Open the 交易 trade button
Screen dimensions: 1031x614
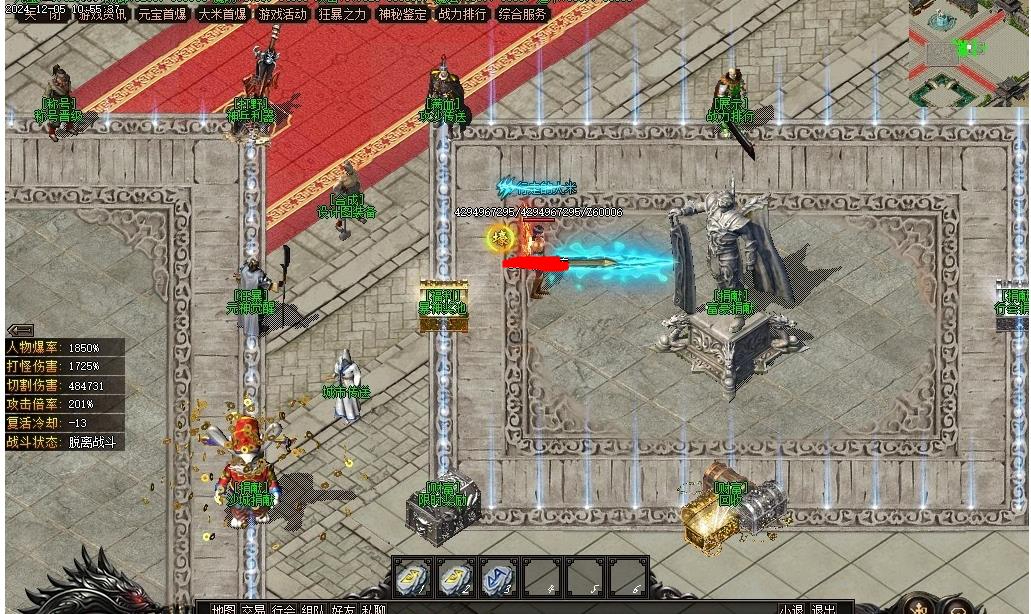(x=253, y=608)
